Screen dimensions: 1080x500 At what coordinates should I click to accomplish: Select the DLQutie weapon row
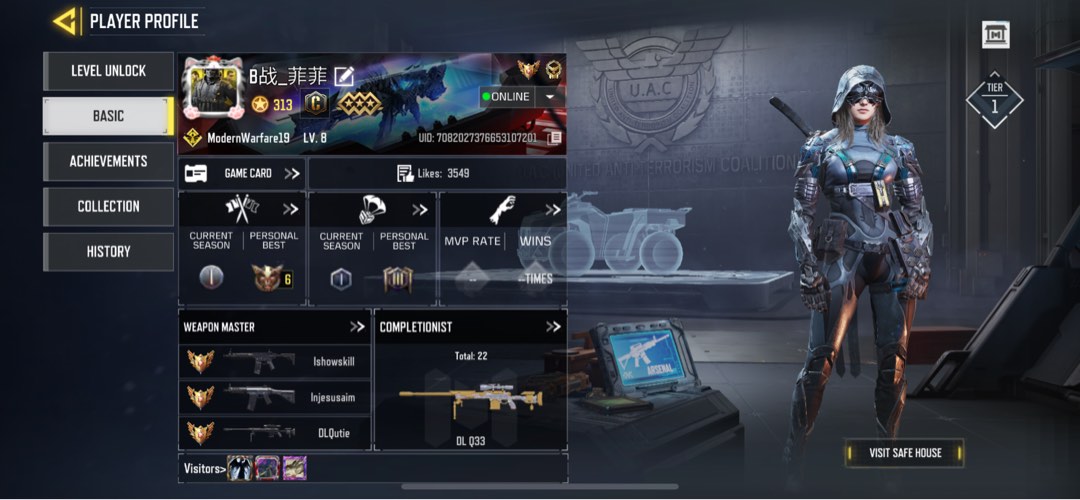pos(274,433)
